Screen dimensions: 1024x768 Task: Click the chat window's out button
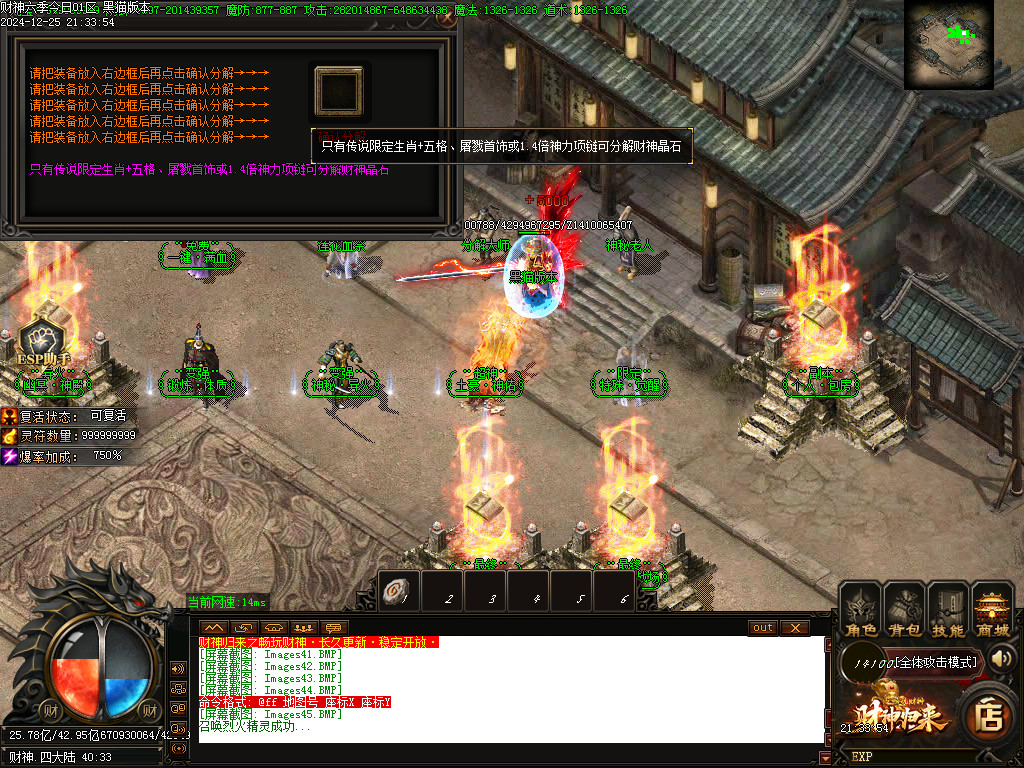tap(763, 628)
